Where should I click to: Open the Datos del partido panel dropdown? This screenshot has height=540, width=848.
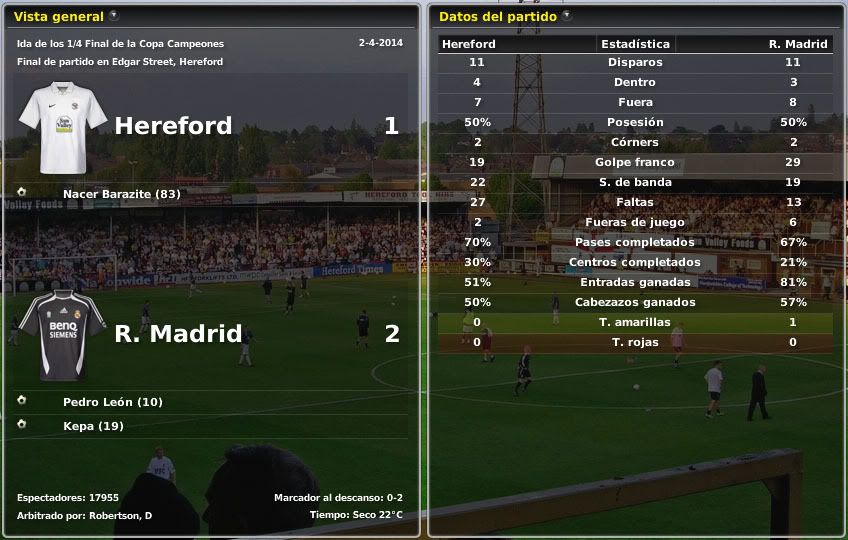click(x=567, y=16)
